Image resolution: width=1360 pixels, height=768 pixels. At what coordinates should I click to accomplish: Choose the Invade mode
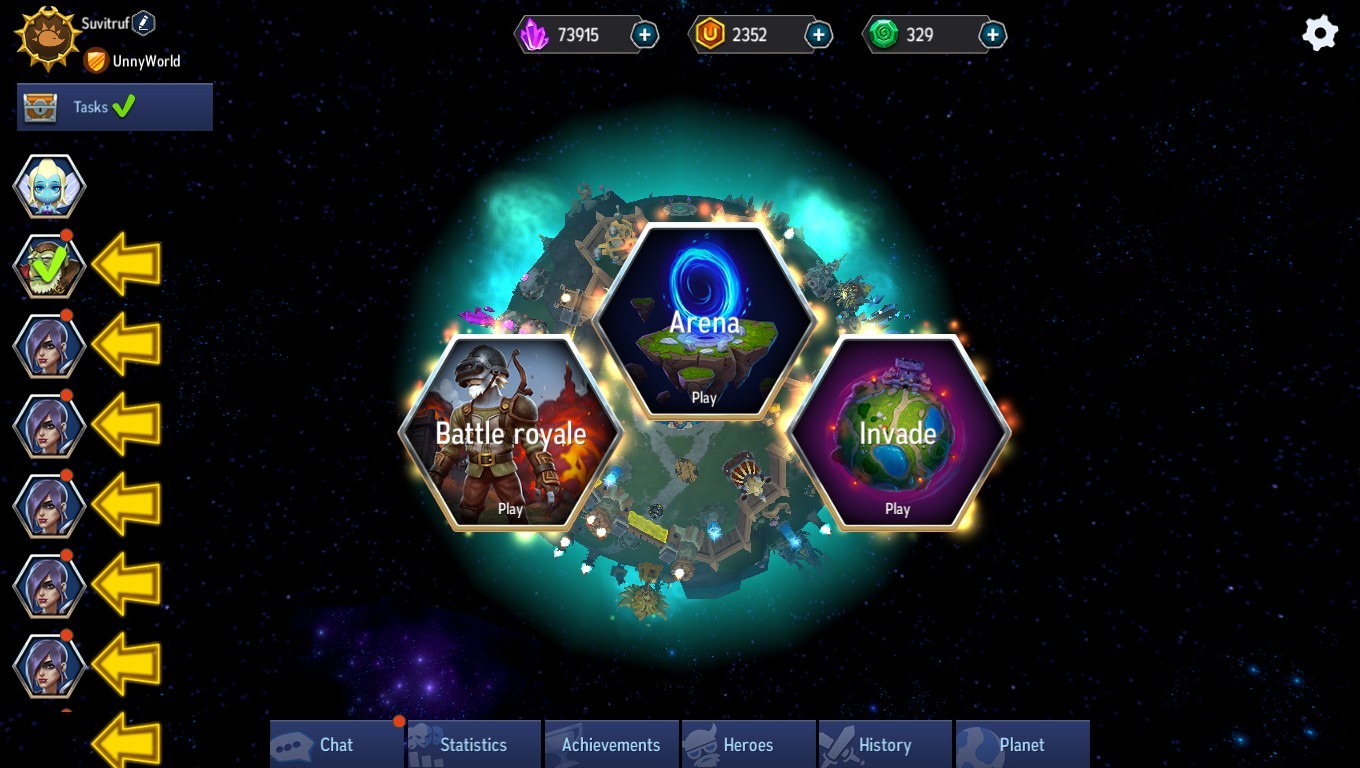(897, 433)
